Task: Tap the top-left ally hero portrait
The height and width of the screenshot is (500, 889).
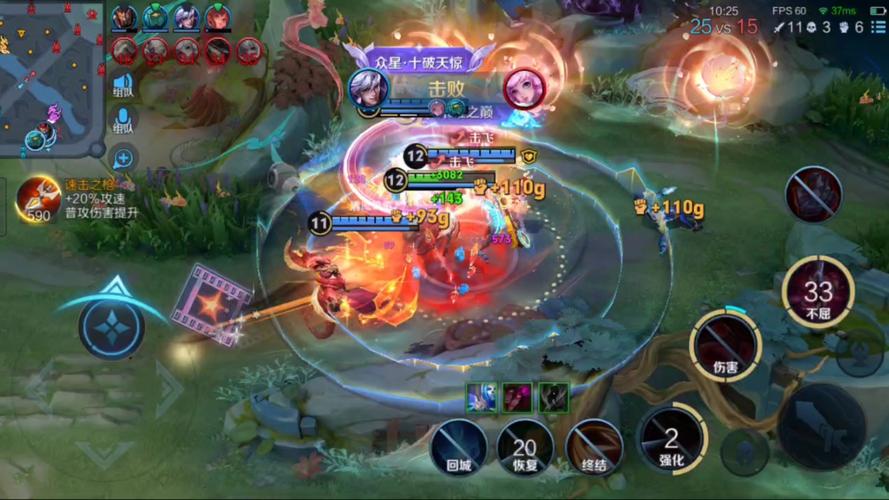Action: (x=125, y=18)
